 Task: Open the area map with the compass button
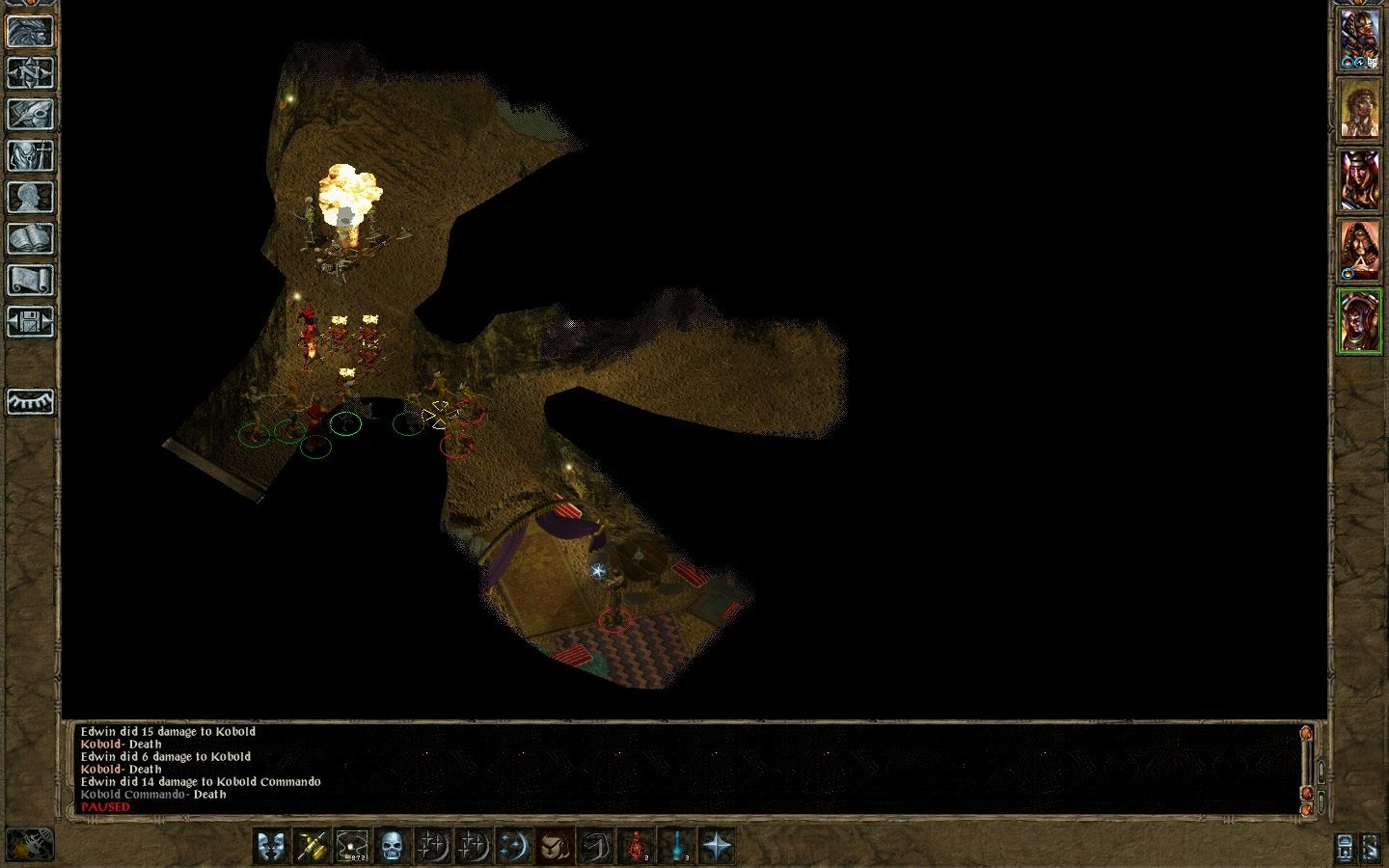30,72
